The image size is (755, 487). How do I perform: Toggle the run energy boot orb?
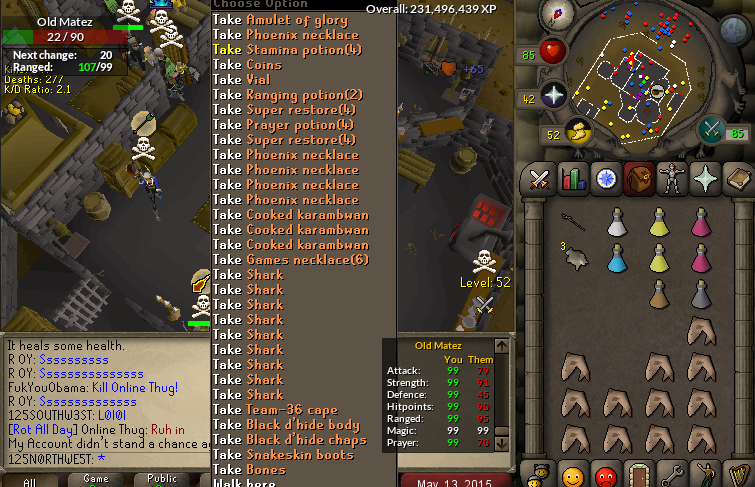click(577, 131)
